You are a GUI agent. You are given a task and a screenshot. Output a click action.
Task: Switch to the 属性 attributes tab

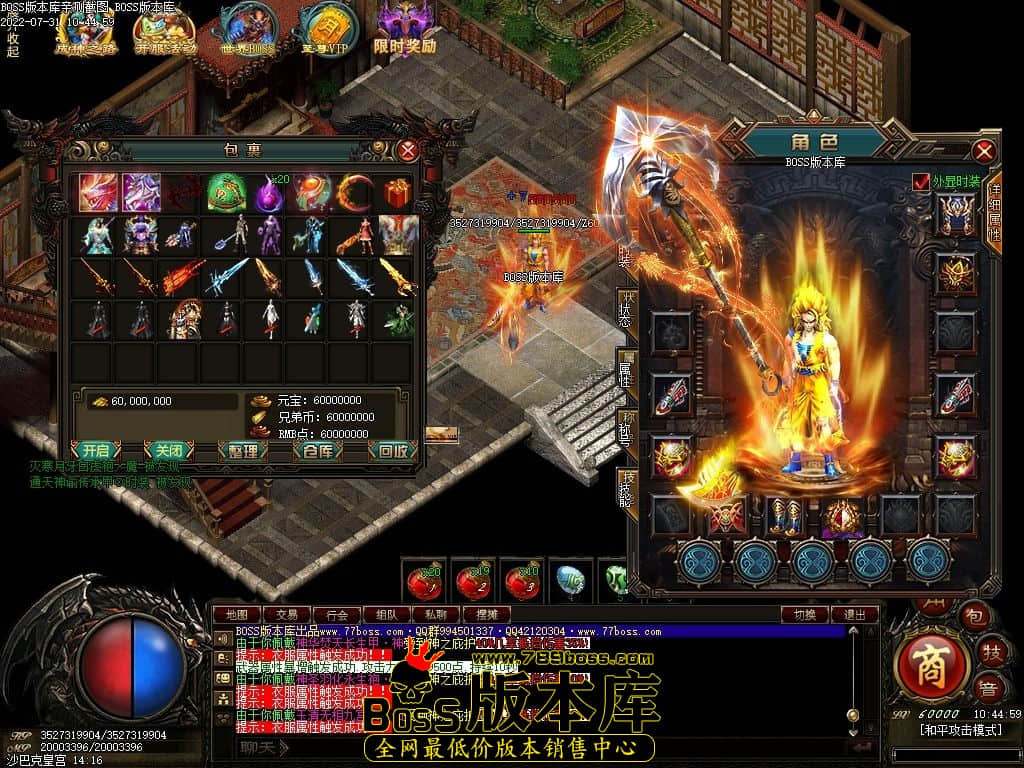point(627,370)
